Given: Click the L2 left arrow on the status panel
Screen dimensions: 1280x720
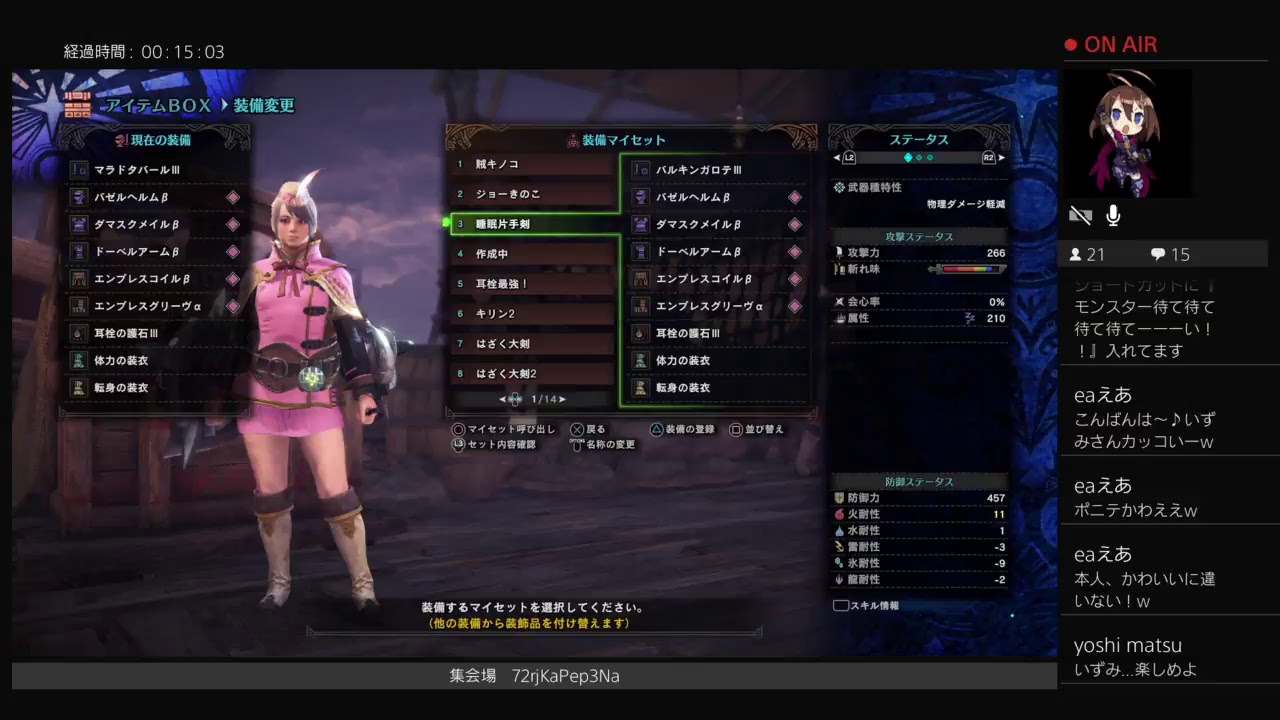Looking at the screenshot, I should click(838, 156).
